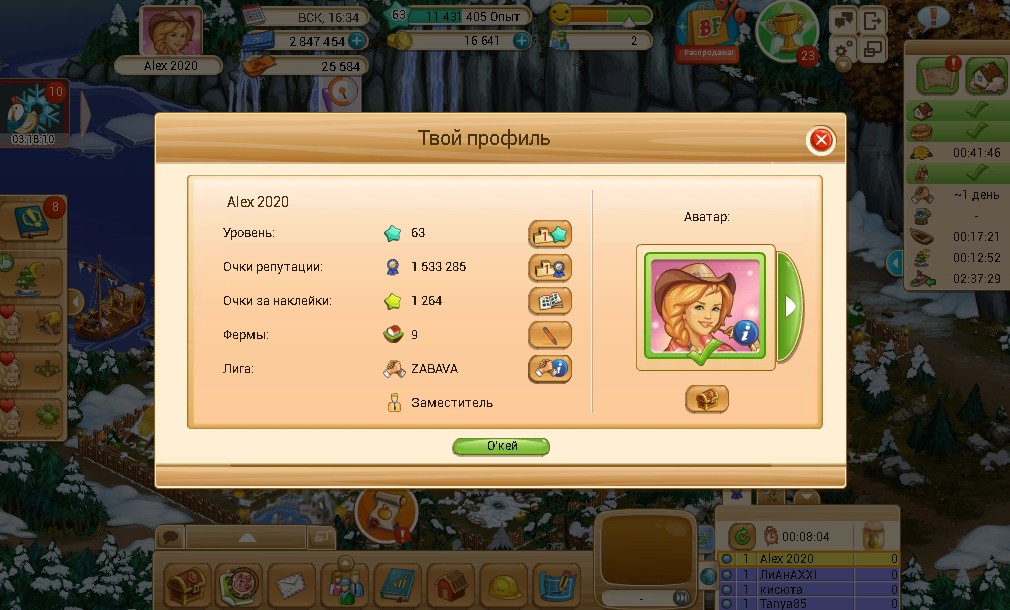The height and width of the screenshot is (610, 1010).
Task: Open the red barn in the bottom toolbar
Action: tap(450, 584)
